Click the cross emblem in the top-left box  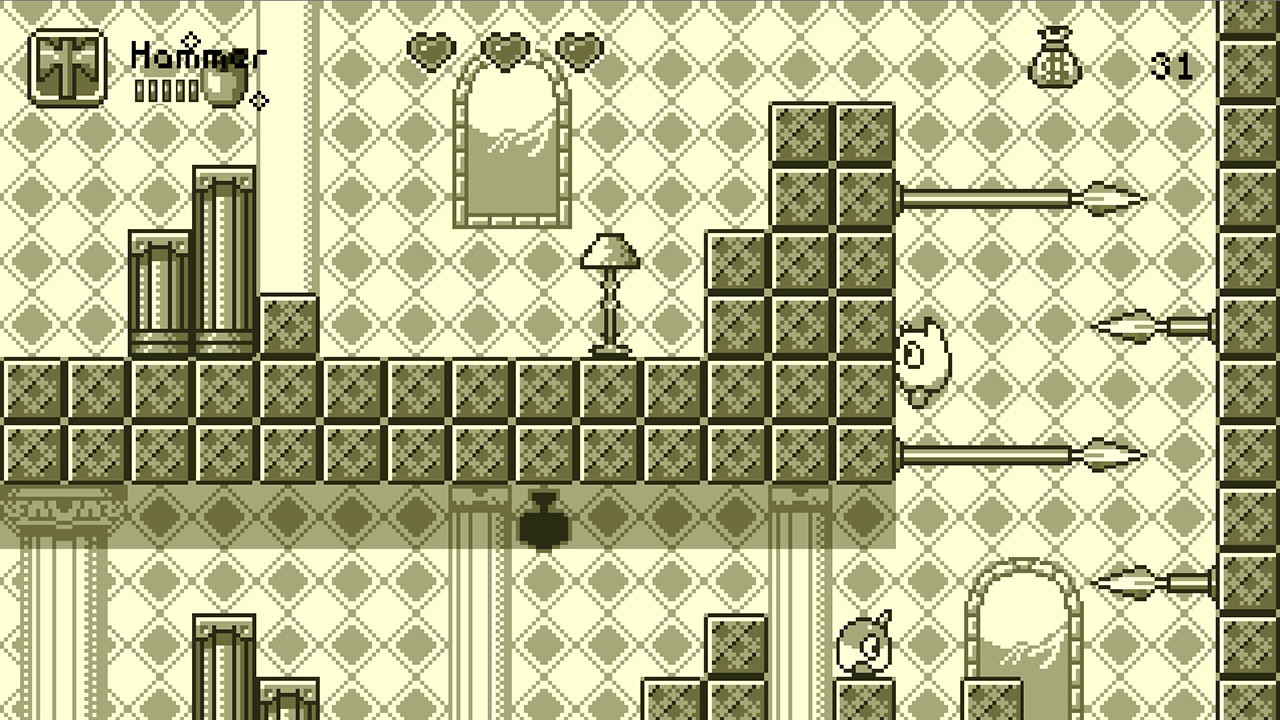point(65,65)
